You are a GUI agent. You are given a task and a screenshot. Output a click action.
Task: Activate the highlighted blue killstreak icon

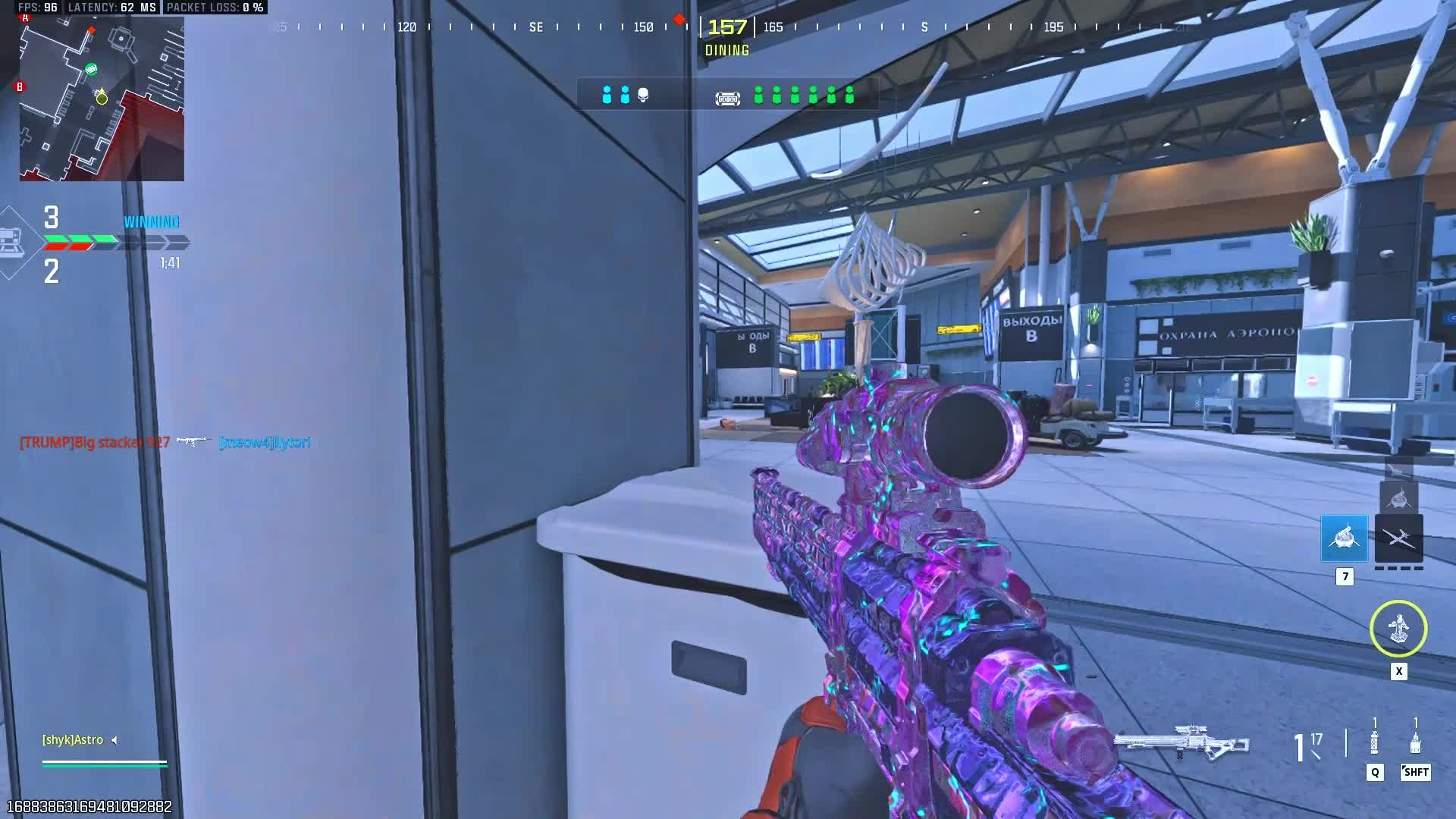tap(1344, 538)
